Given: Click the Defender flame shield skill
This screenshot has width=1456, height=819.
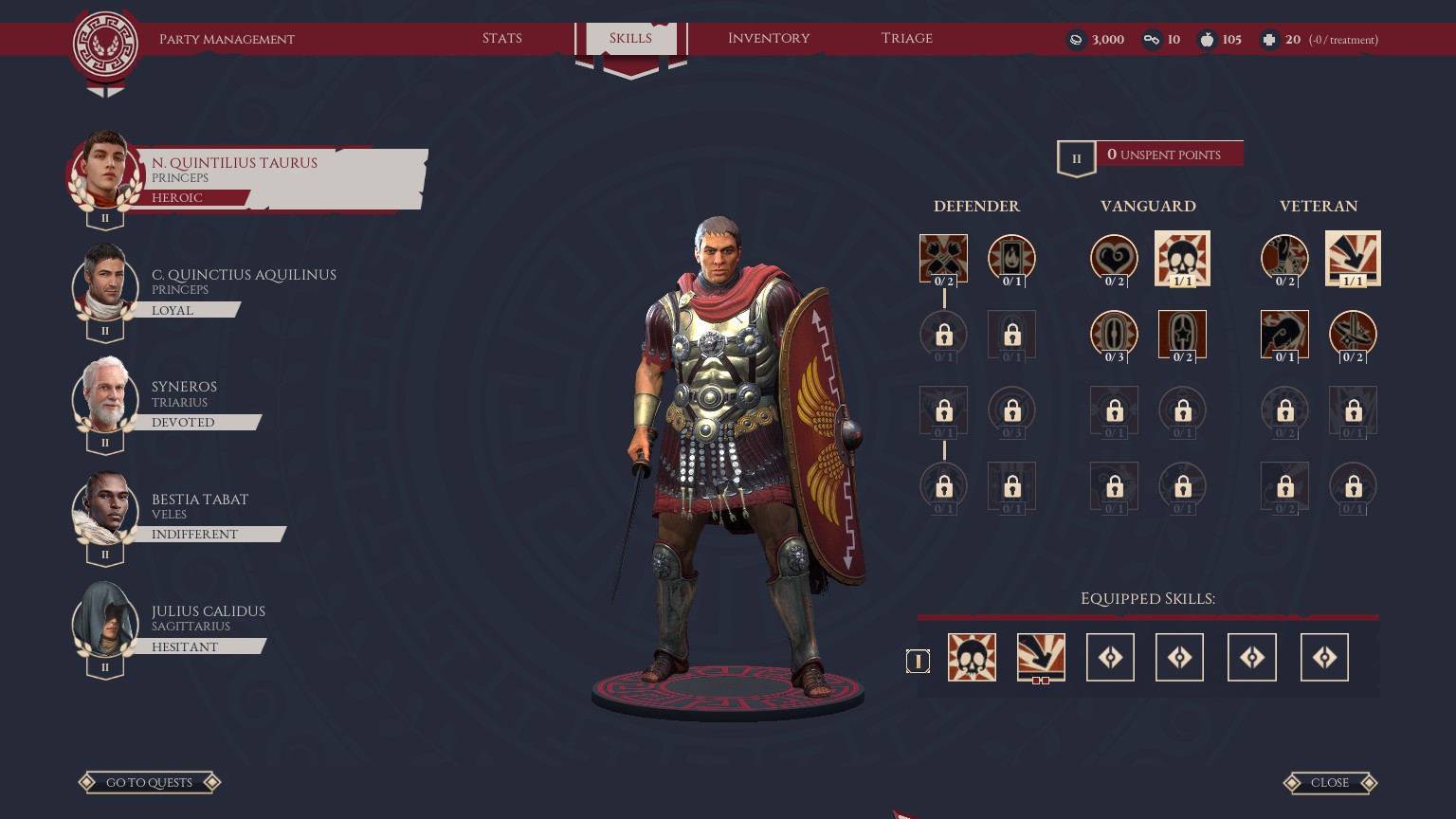Looking at the screenshot, I should click(1011, 258).
